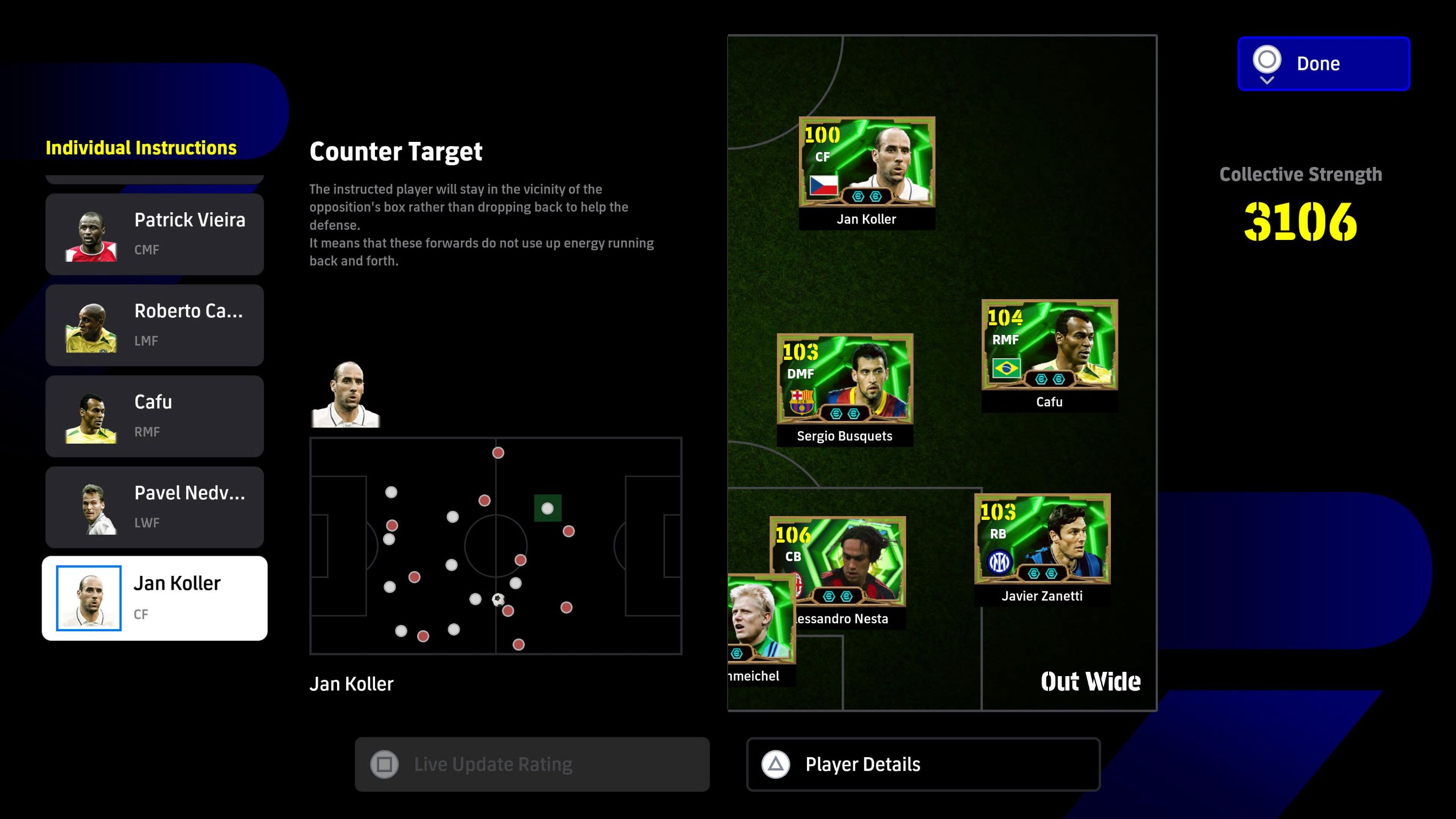Open Player Details
Viewport: 1456px width, 819px height.
point(923,764)
